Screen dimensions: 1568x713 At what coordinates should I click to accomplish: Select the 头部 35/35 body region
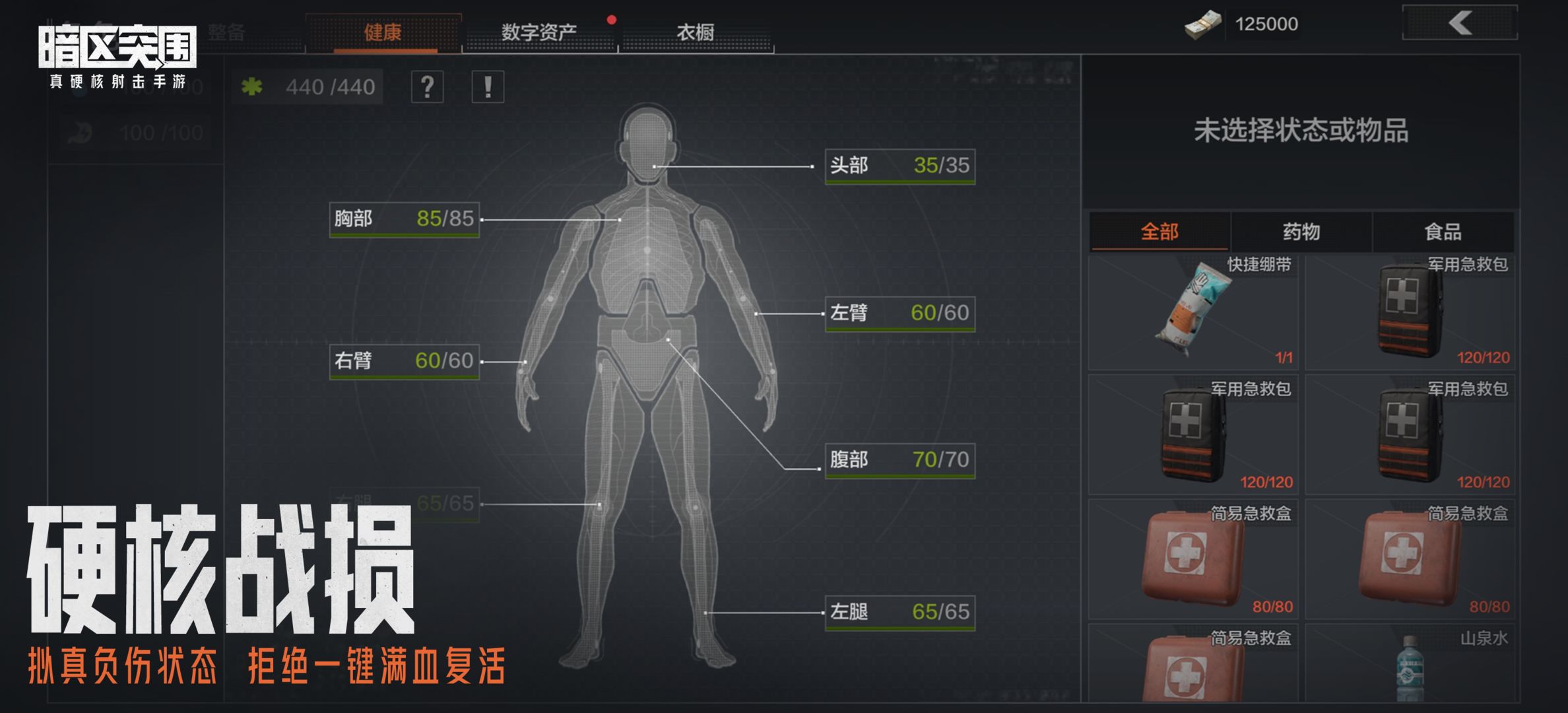click(899, 165)
